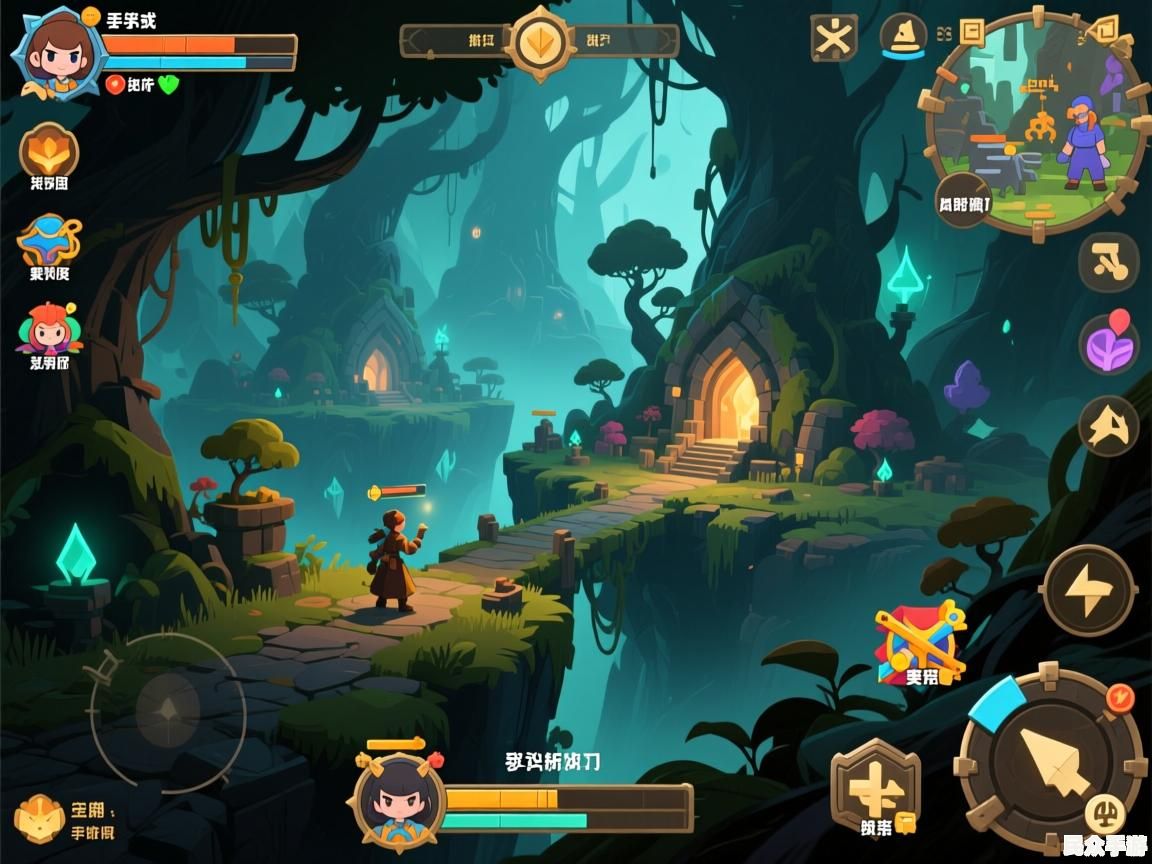Click the round label button on the minimap edge
The image size is (1152, 864).
point(963,200)
